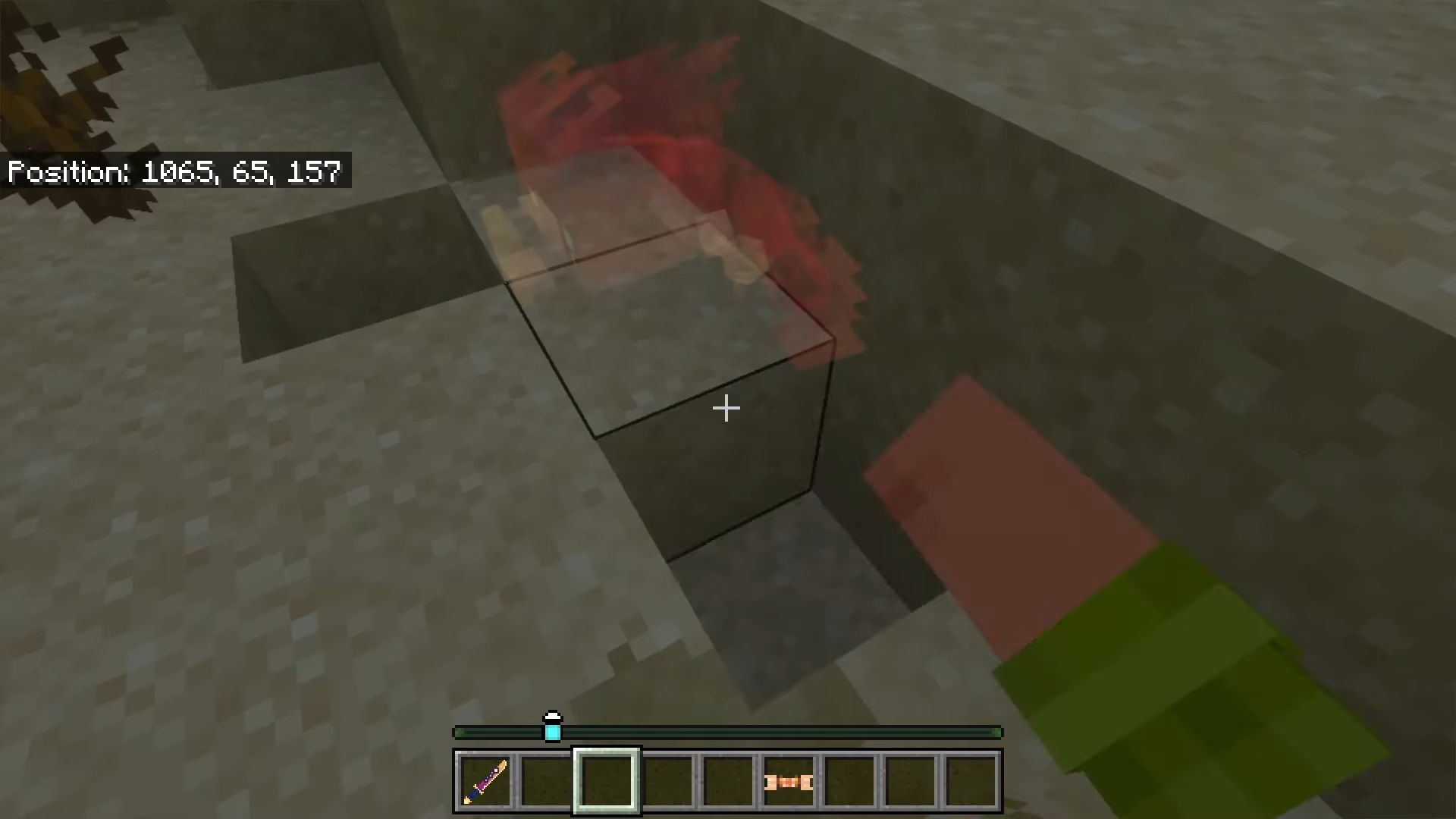The height and width of the screenshot is (819, 1456).
Task: Select the second hotbar slot
Action: pyautogui.click(x=547, y=780)
